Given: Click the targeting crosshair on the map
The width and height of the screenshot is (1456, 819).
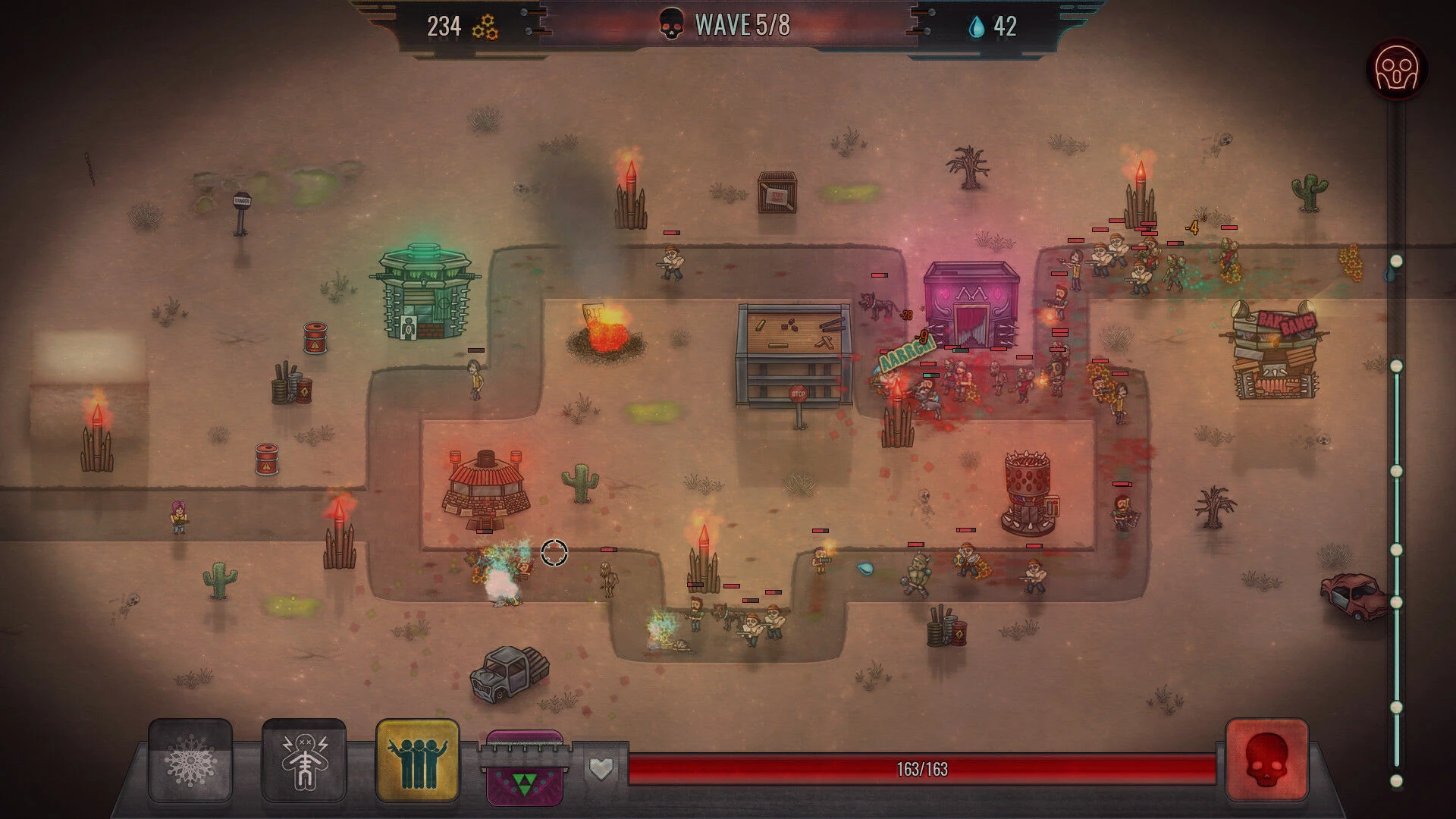Looking at the screenshot, I should [554, 554].
